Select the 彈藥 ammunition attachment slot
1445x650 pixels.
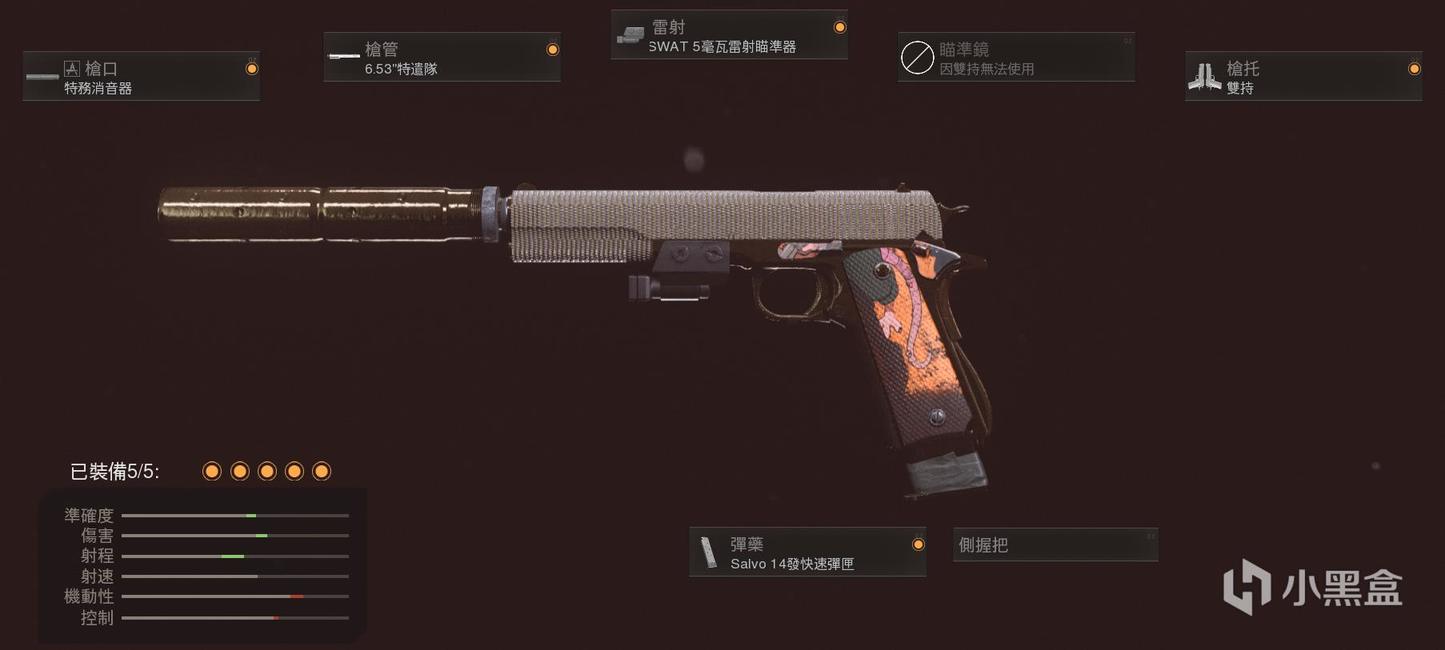[807, 552]
